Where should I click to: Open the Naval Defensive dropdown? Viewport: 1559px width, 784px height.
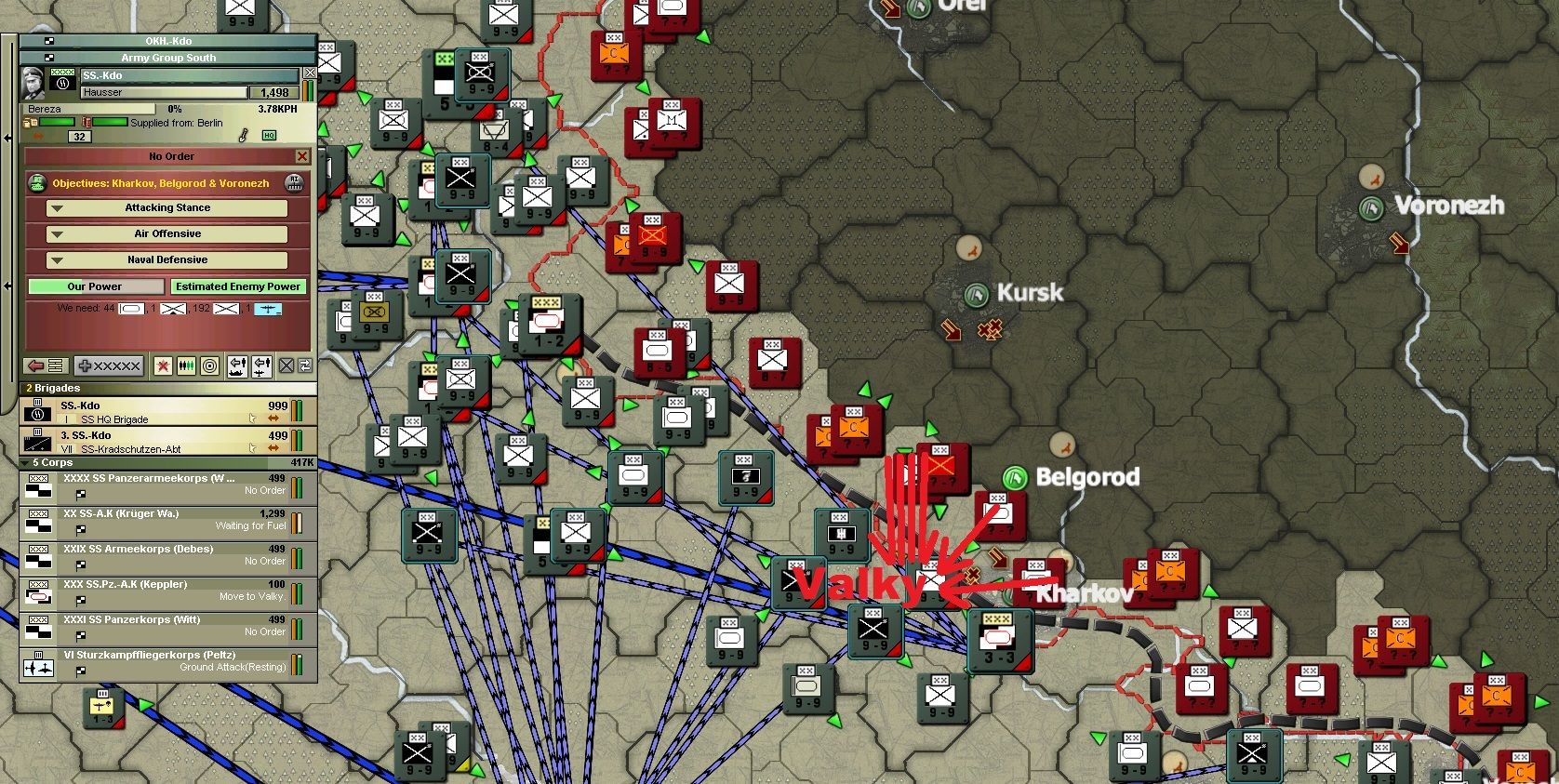pos(167,259)
